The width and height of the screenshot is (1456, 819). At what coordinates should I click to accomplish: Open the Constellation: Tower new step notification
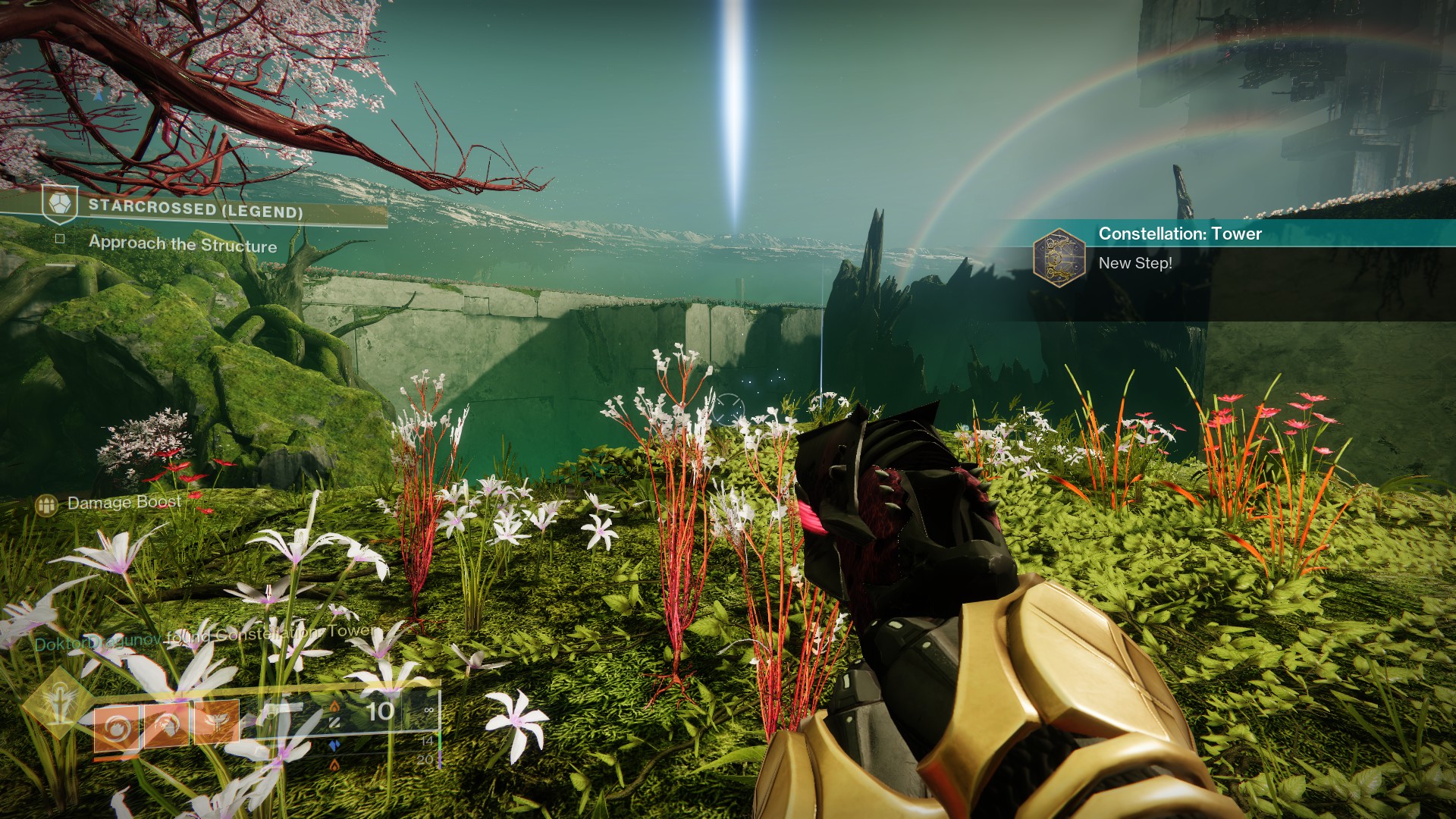pos(1179,248)
